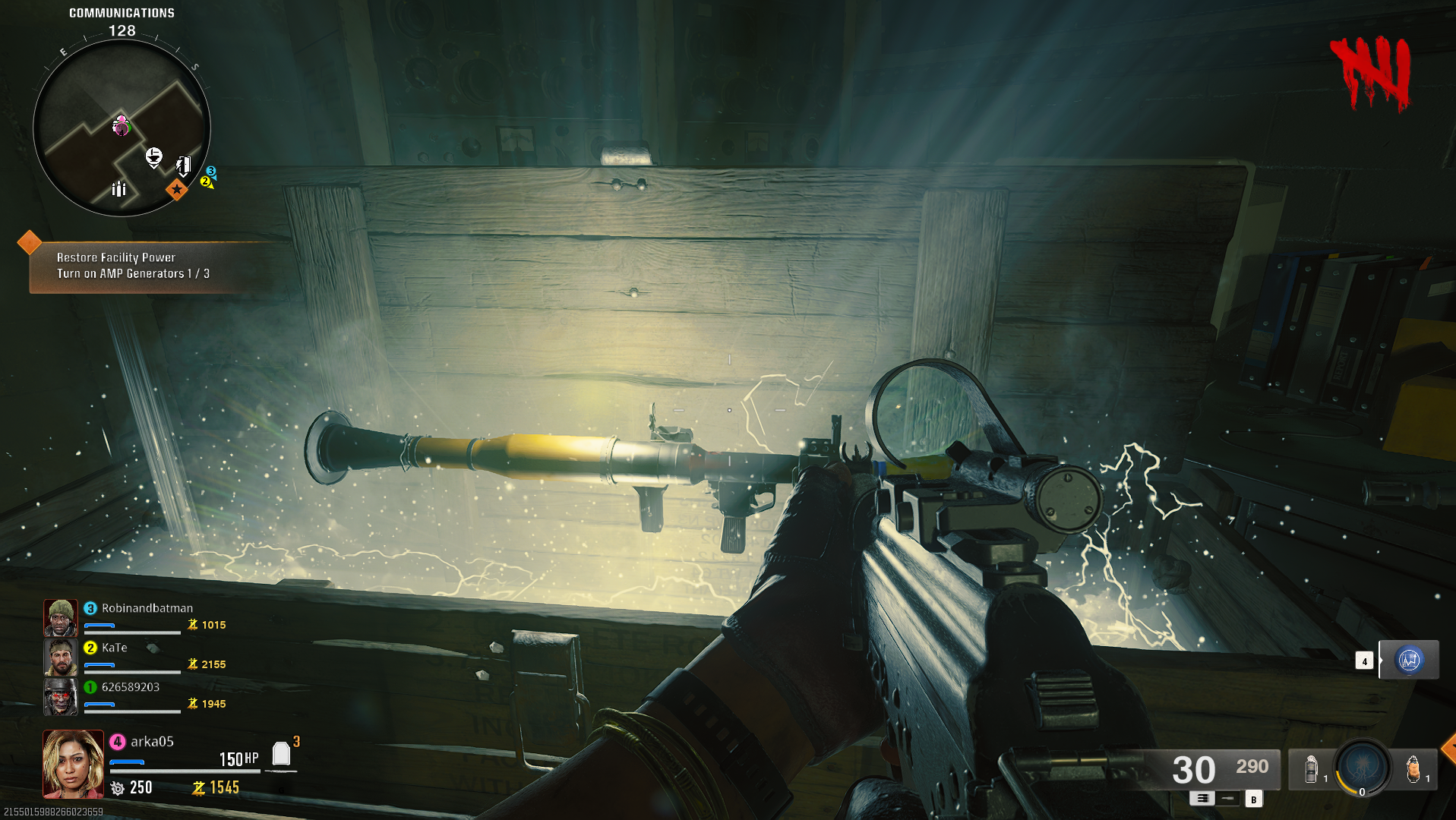Expand the blue player 3 marker on the minimap

[212, 171]
